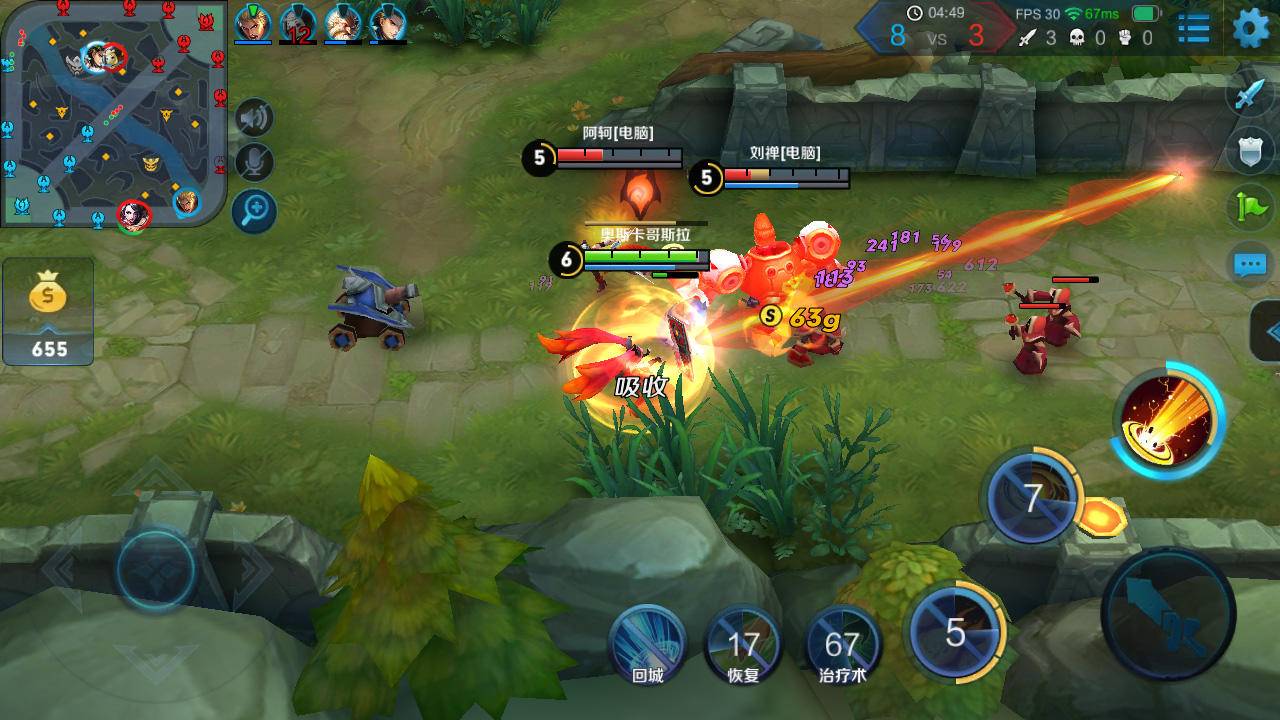Use the 恢复 restore skill
The width and height of the screenshot is (1280, 720).
(x=743, y=643)
